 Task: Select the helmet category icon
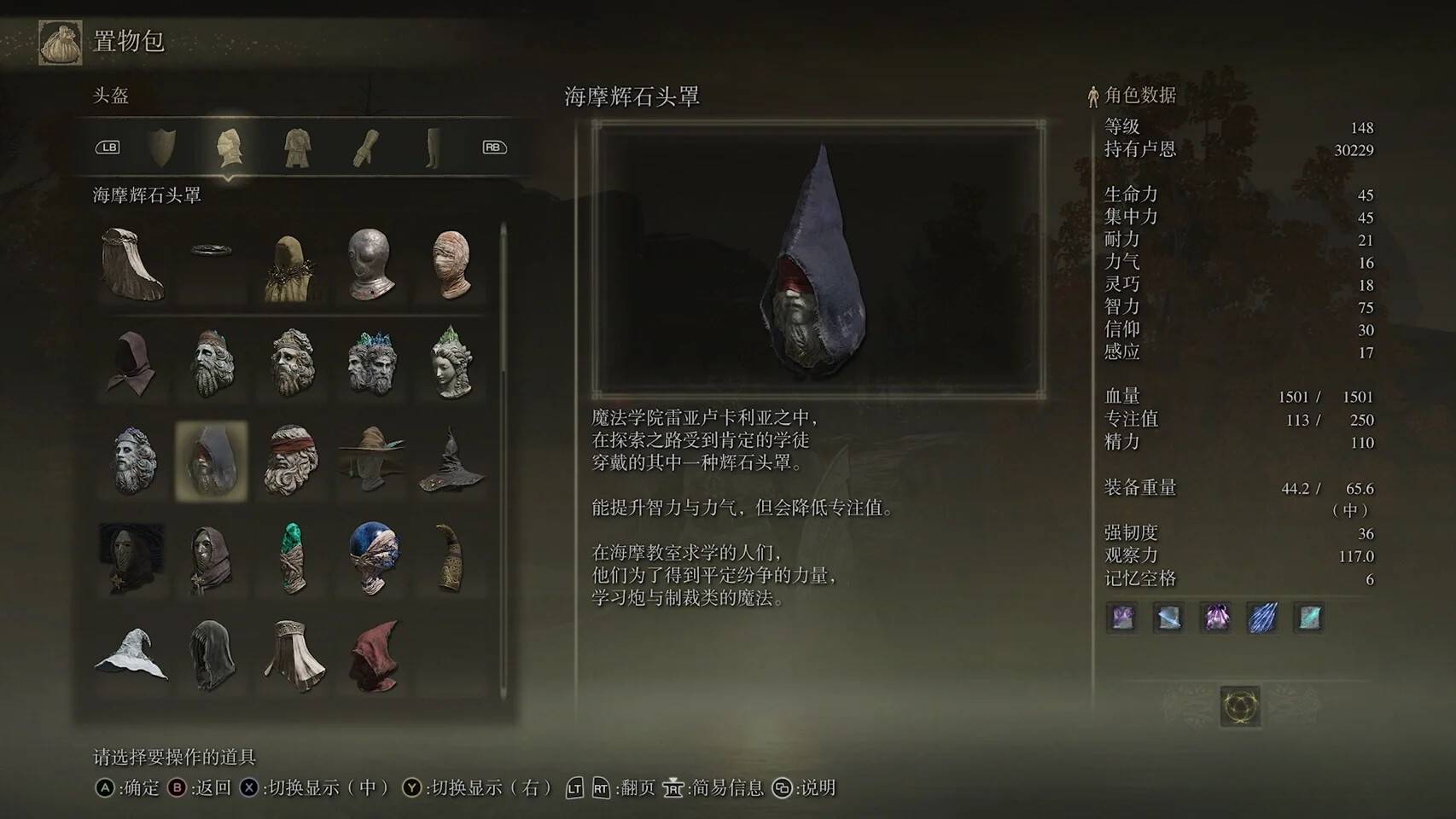coord(229,147)
